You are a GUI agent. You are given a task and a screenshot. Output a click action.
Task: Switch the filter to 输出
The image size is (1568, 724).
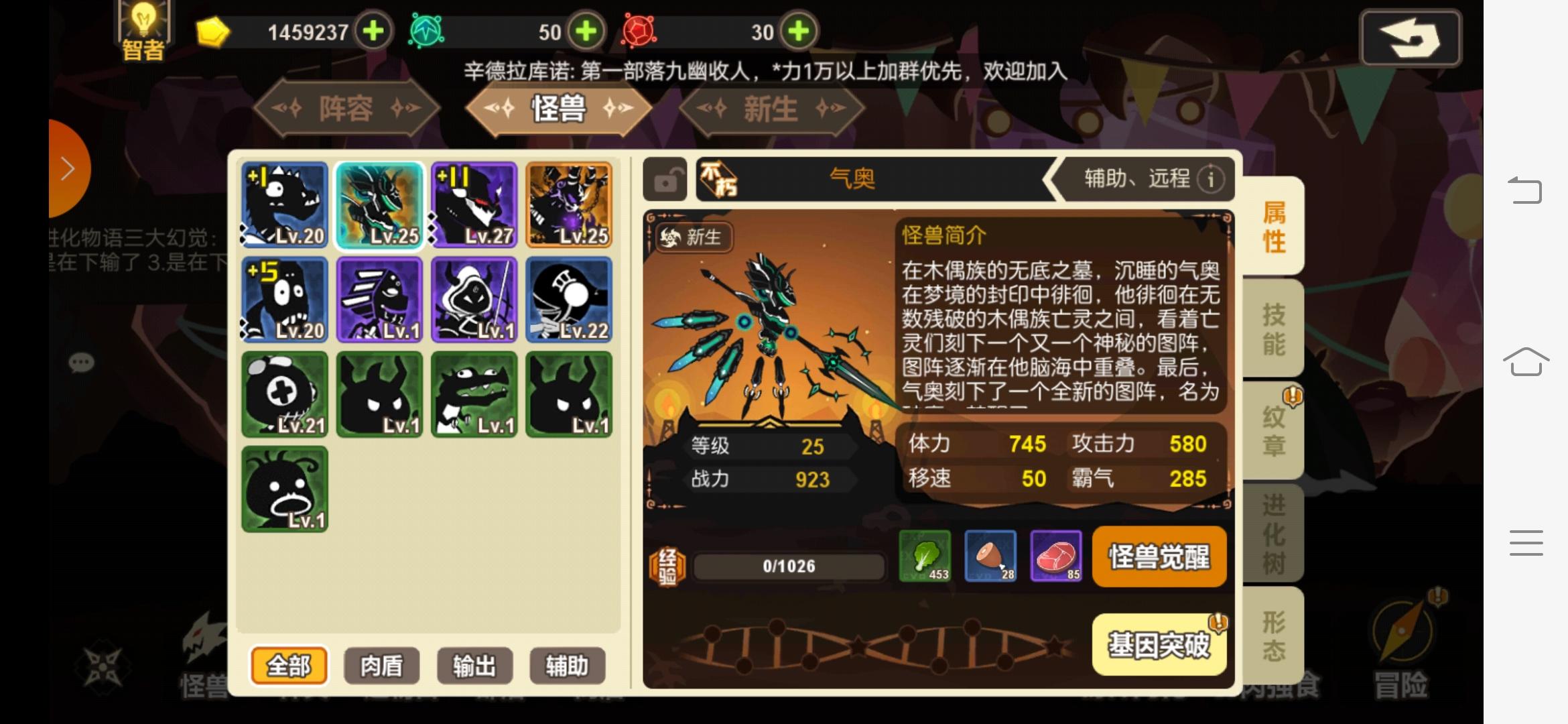[x=474, y=666]
